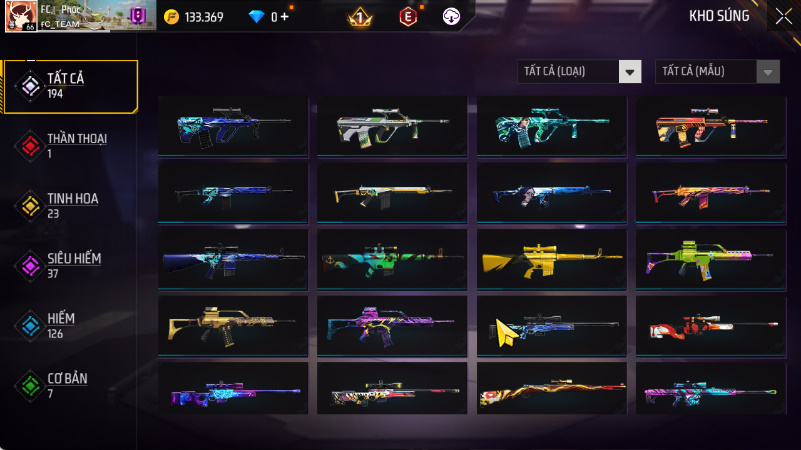Click the red hexagon E badge
This screenshot has height=450, width=801.
(407, 17)
